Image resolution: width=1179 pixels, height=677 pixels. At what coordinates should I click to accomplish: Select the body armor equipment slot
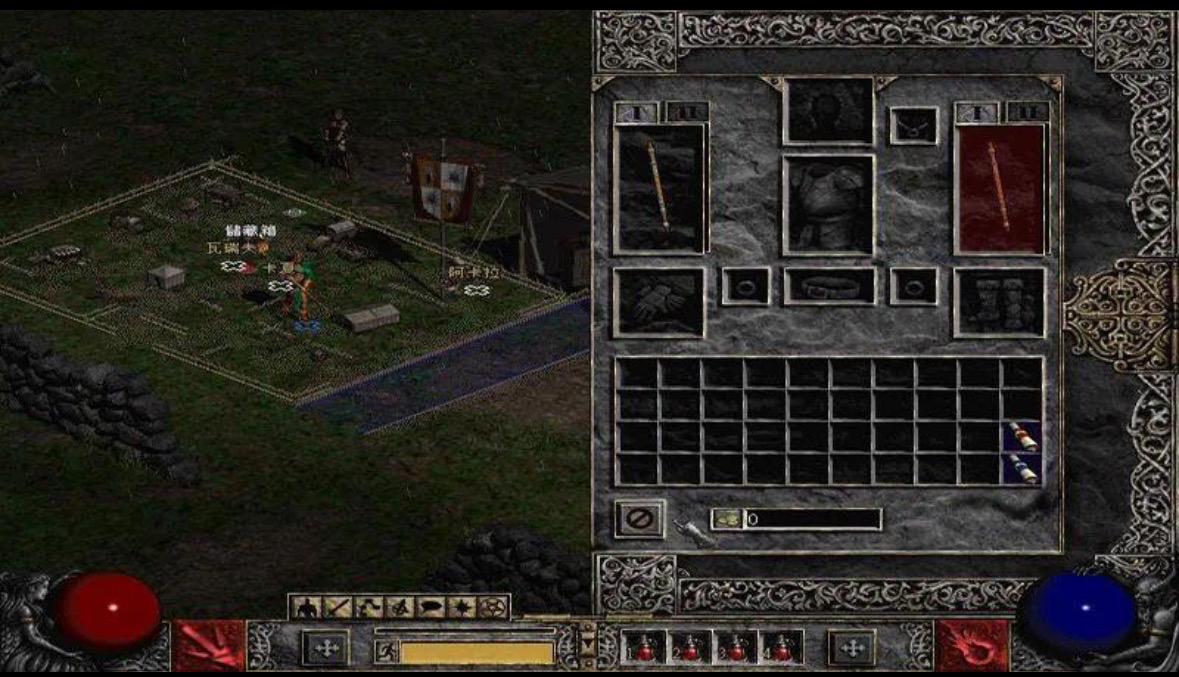(x=828, y=204)
